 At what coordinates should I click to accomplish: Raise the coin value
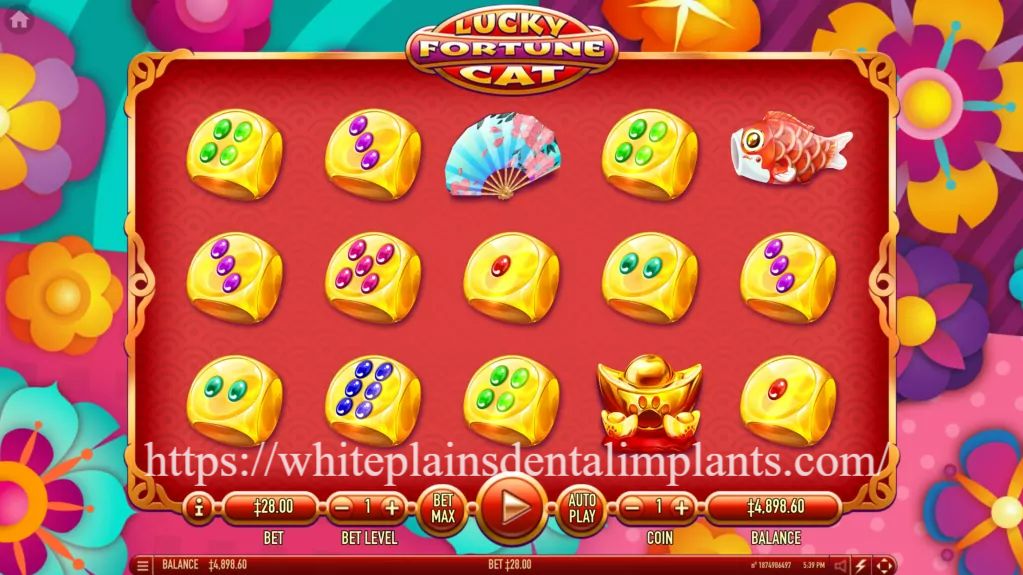click(682, 507)
